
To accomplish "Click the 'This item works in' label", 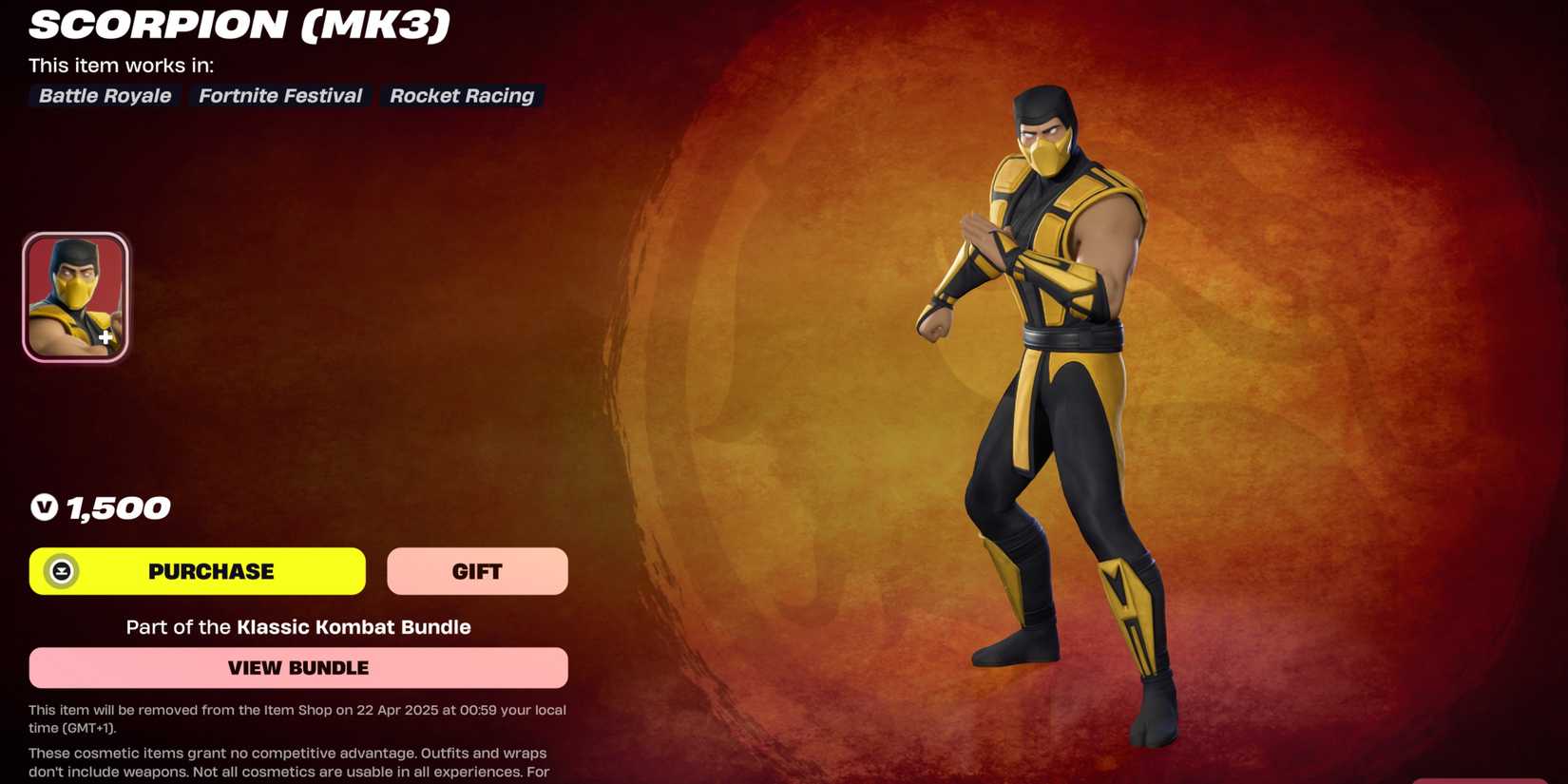I will 120,65.
